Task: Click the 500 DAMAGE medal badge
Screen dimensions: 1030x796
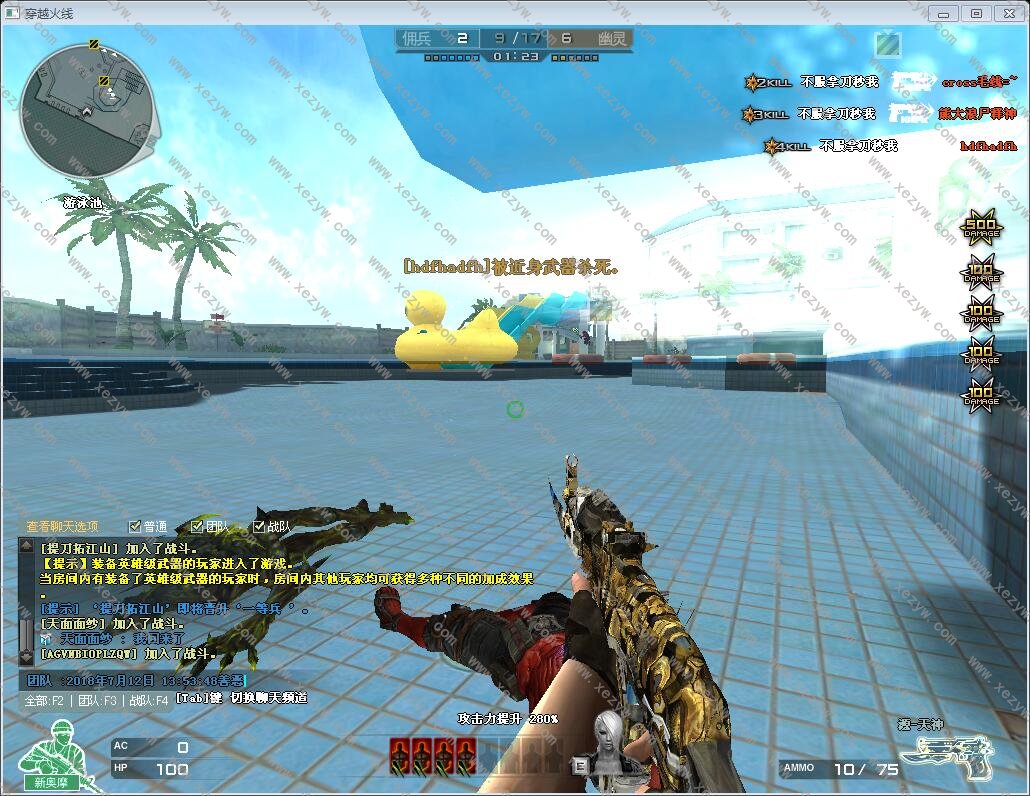Action: (980, 229)
